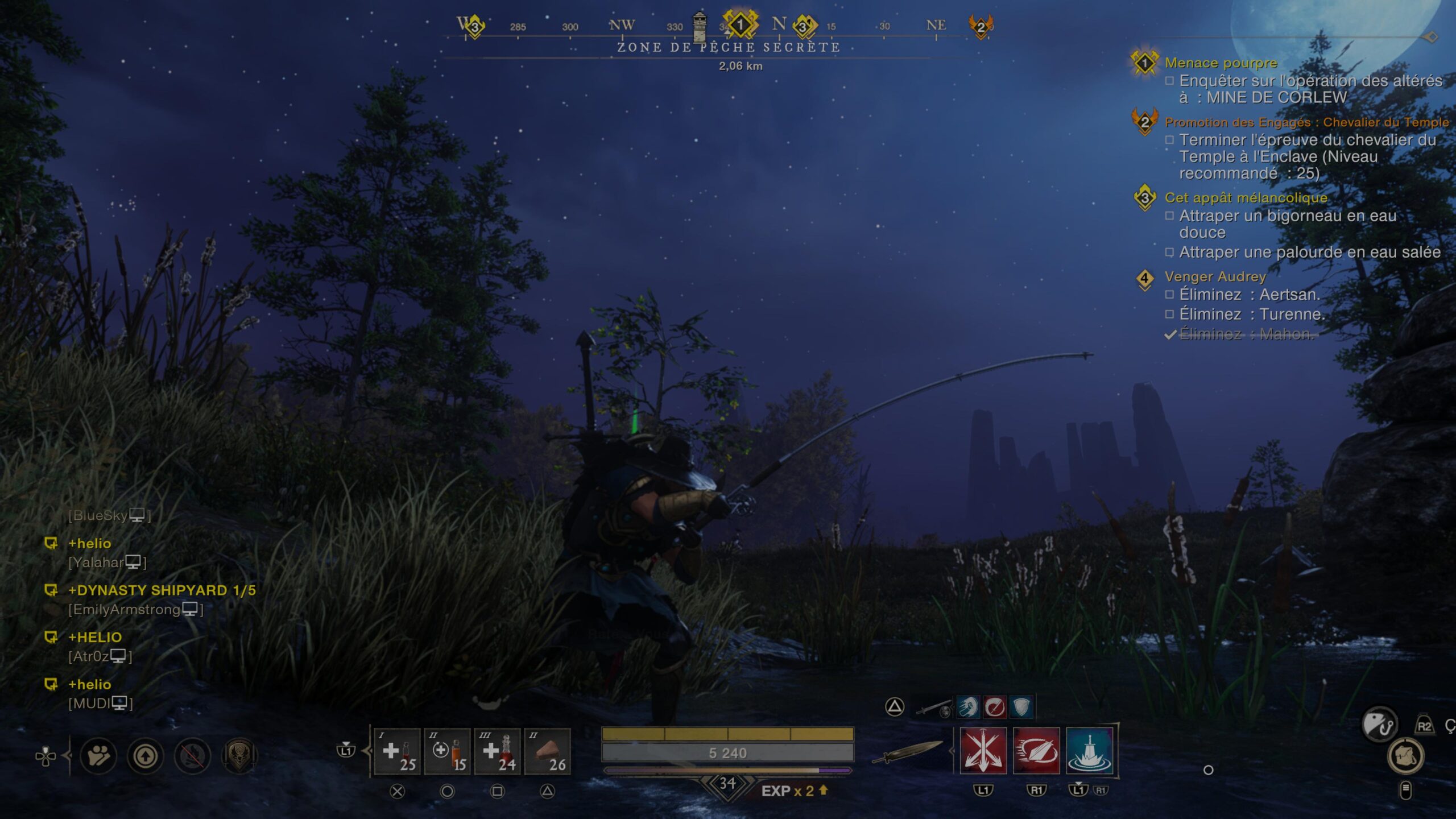
Task: Click the yellow experience progress bar
Action: [728, 734]
